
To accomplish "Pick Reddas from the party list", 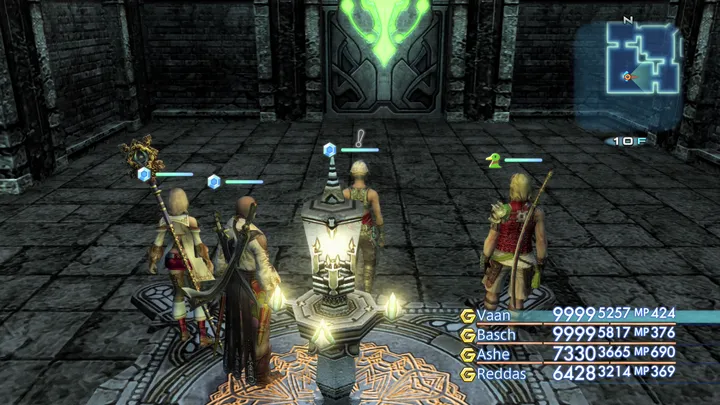I will (x=500, y=373).
